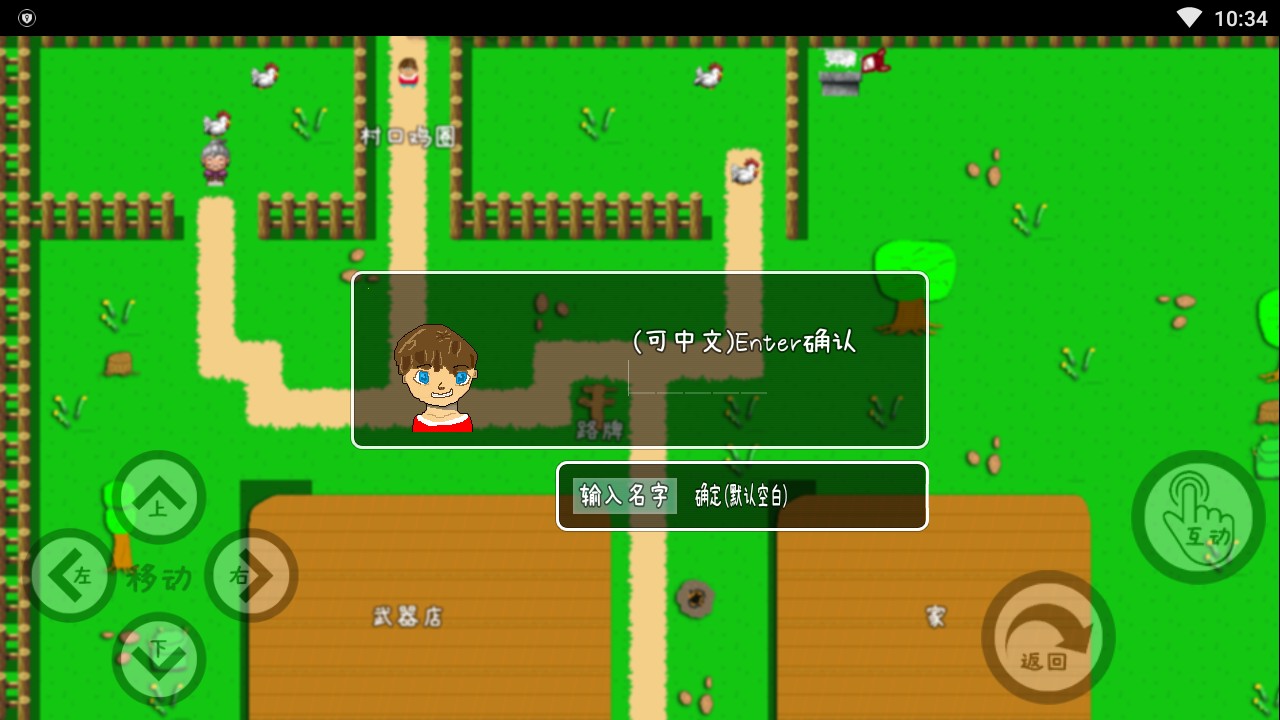
Task: Tap the villager NPC at the top path
Action: (407, 72)
